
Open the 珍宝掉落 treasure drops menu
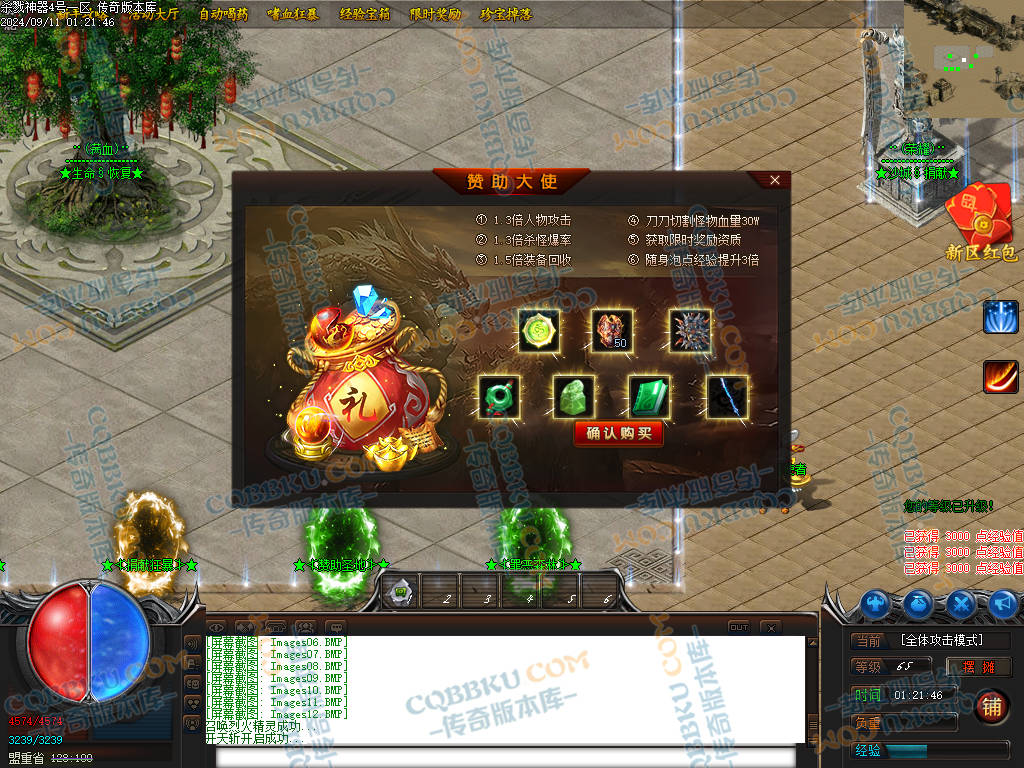coord(505,14)
